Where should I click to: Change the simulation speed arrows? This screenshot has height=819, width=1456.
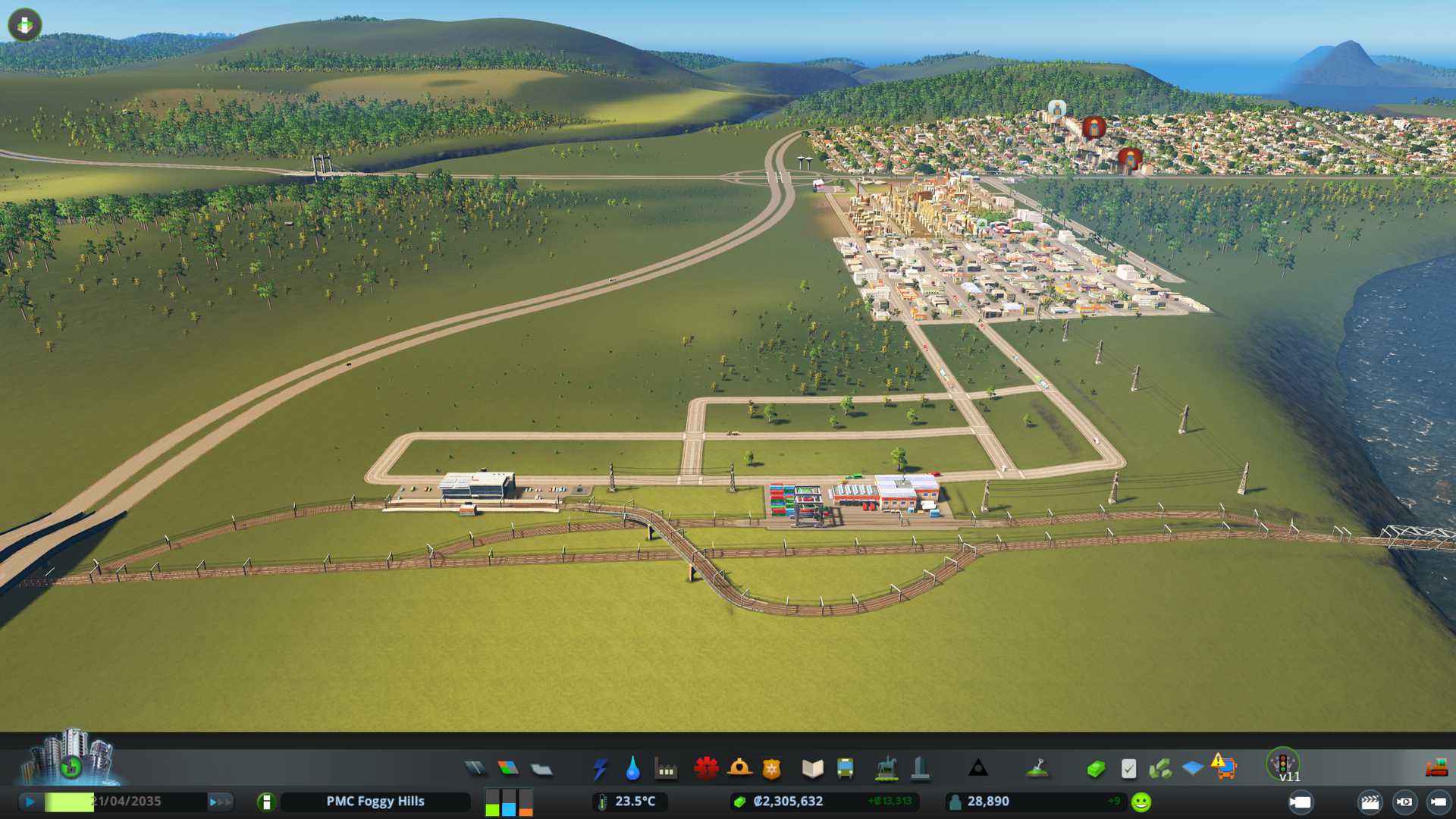click(x=220, y=802)
